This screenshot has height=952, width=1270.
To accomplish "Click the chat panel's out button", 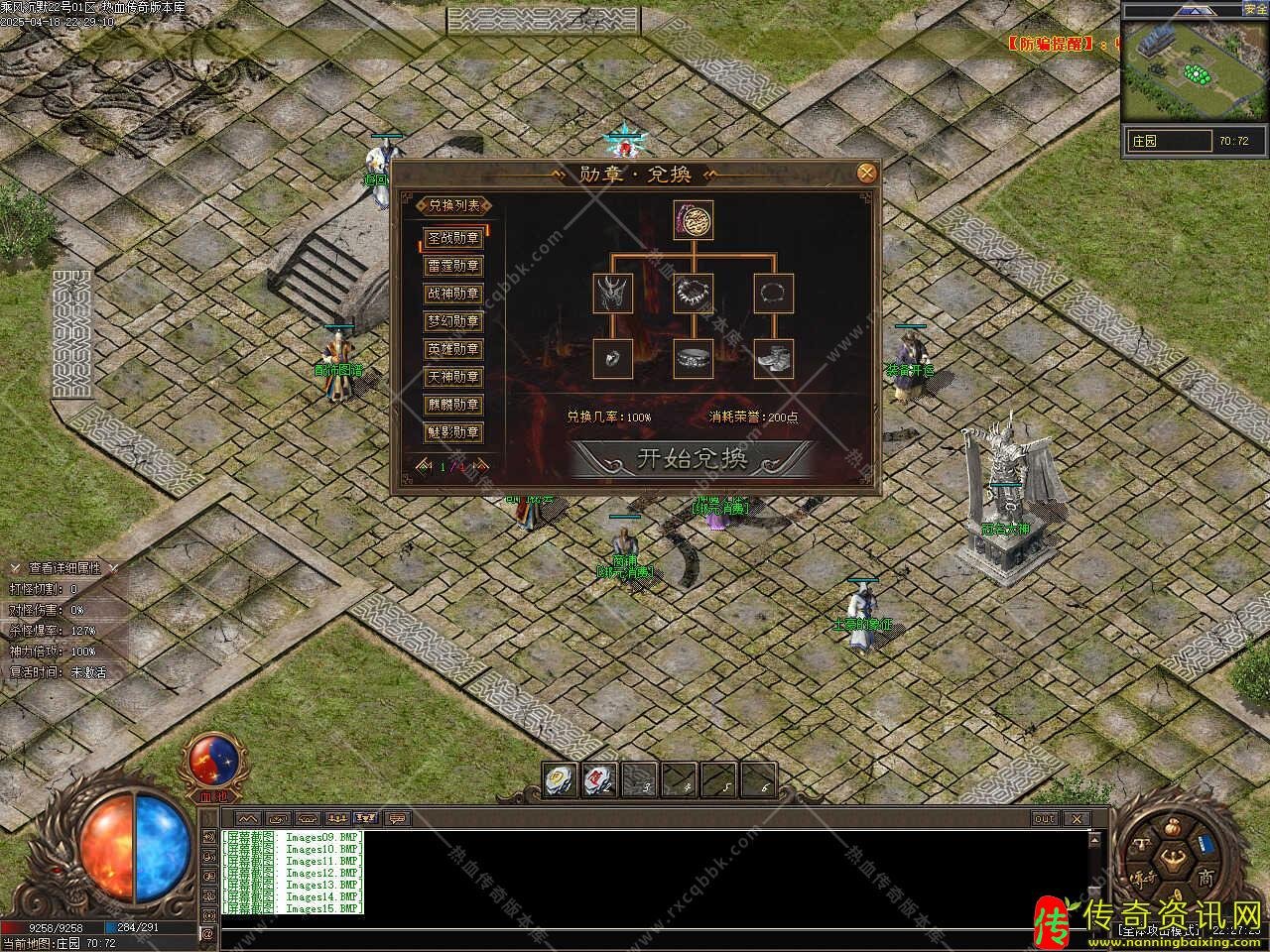I will (x=1045, y=819).
